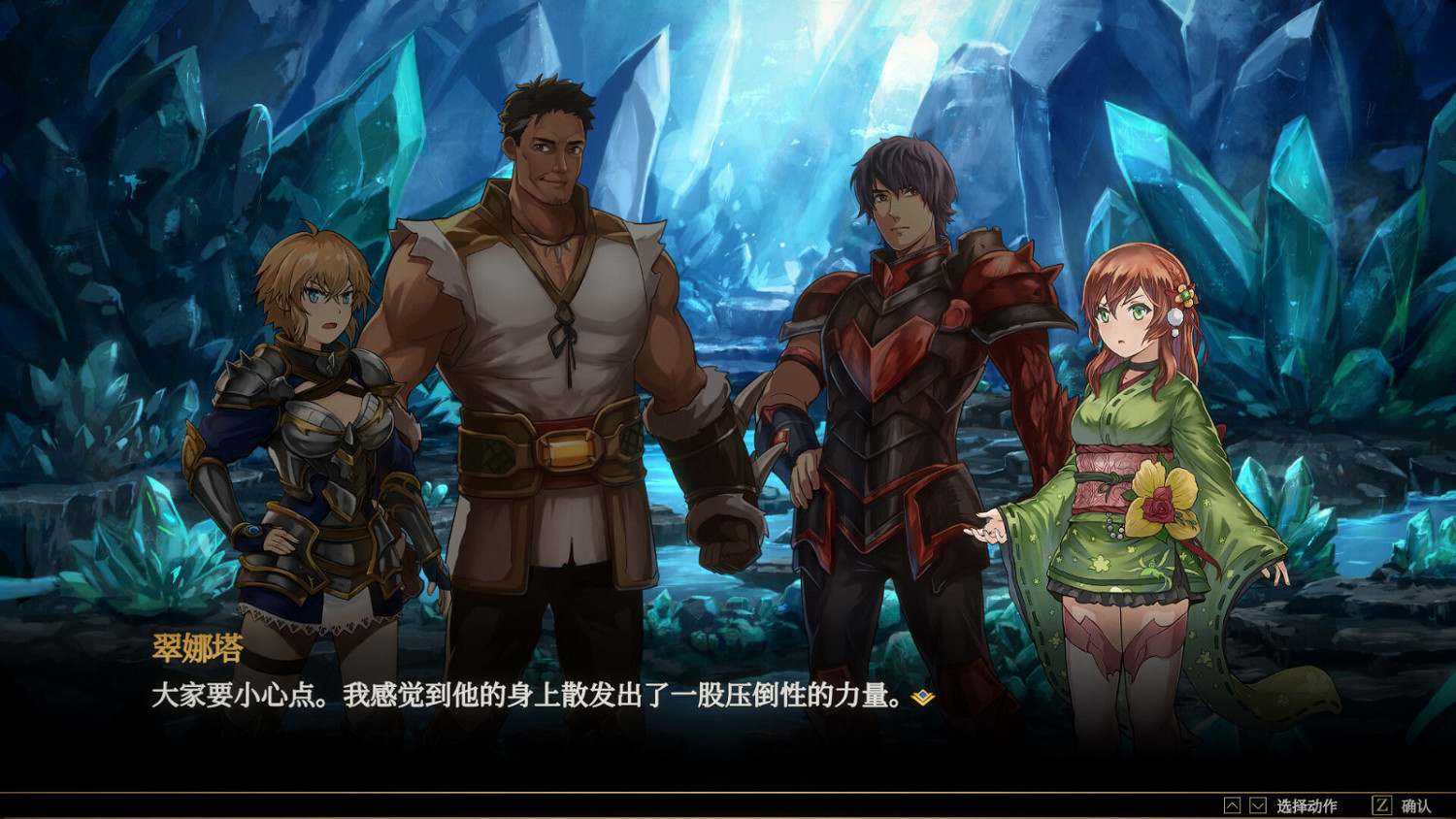Collapse the action list using the up arrow
1456x819 pixels.
point(1231,804)
